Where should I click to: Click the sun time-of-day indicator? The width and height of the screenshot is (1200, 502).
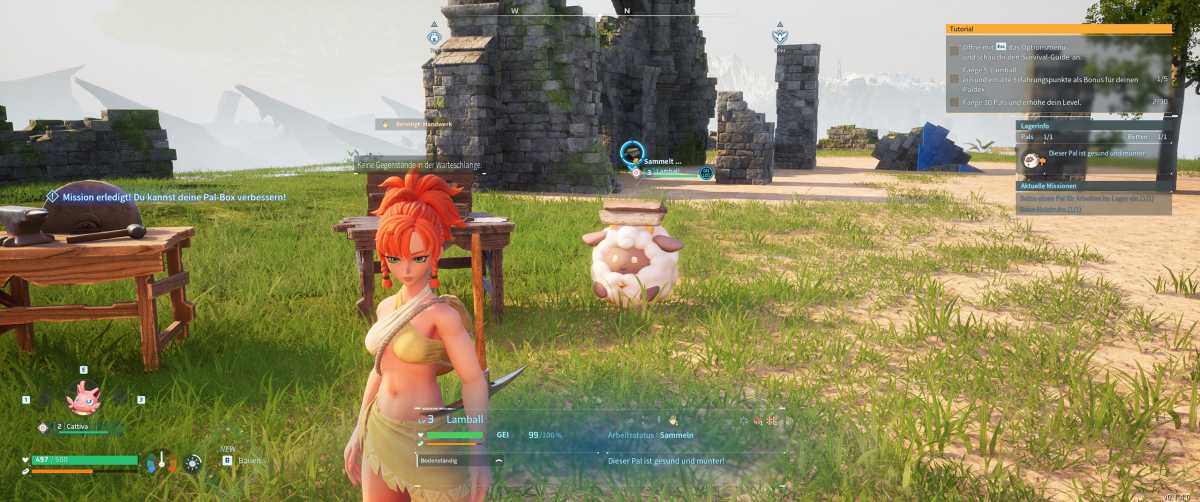tap(193, 462)
